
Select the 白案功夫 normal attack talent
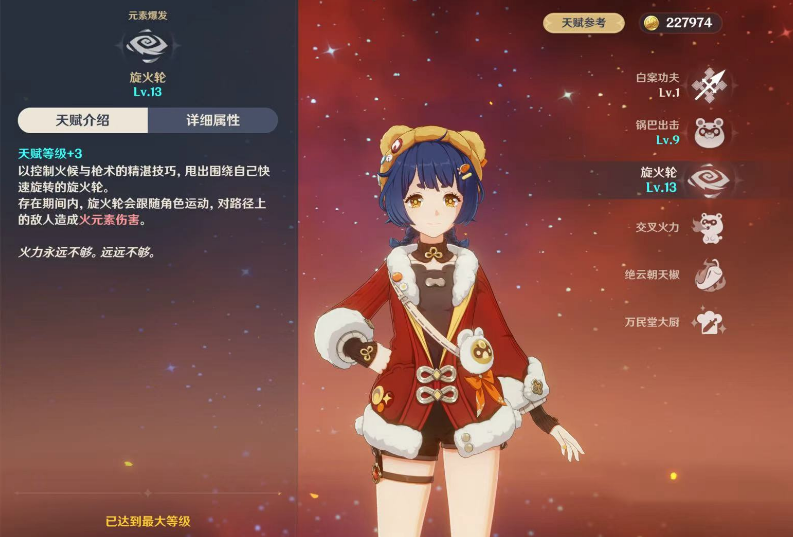pos(708,84)
